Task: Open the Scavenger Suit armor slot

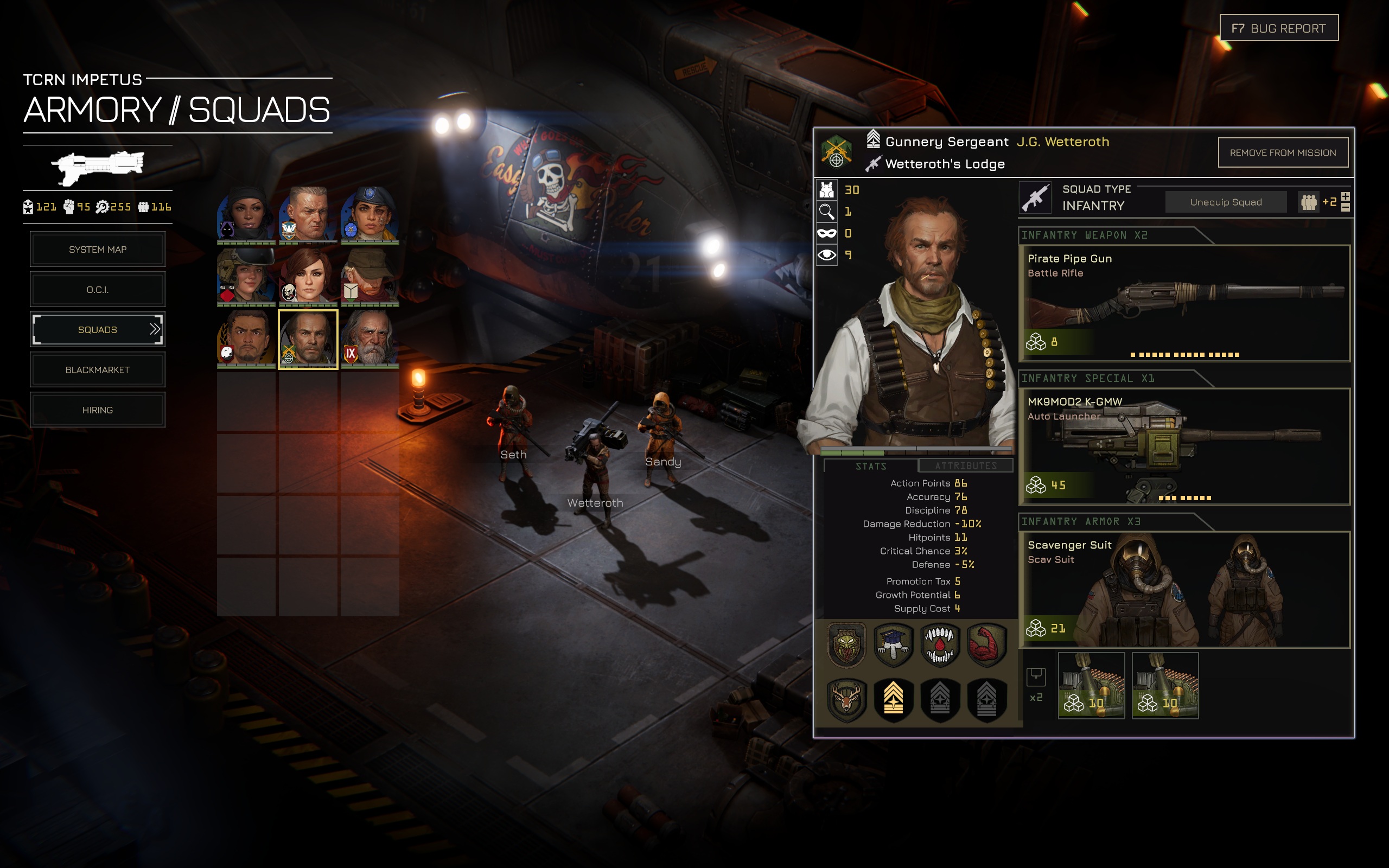Action: pyautogui.click(x=1183, y=590)
